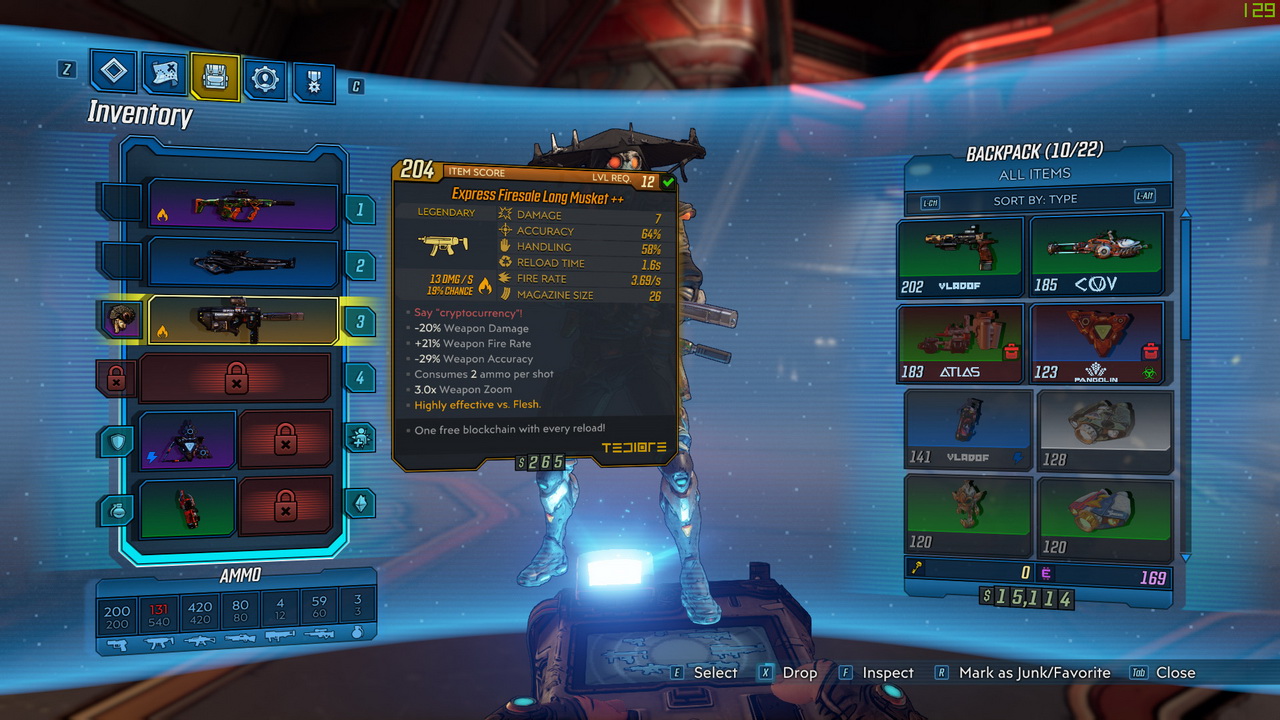The image size is (1280, 720).
Task: Choose the blue weapon in slot 2
Action: point(244,263)
